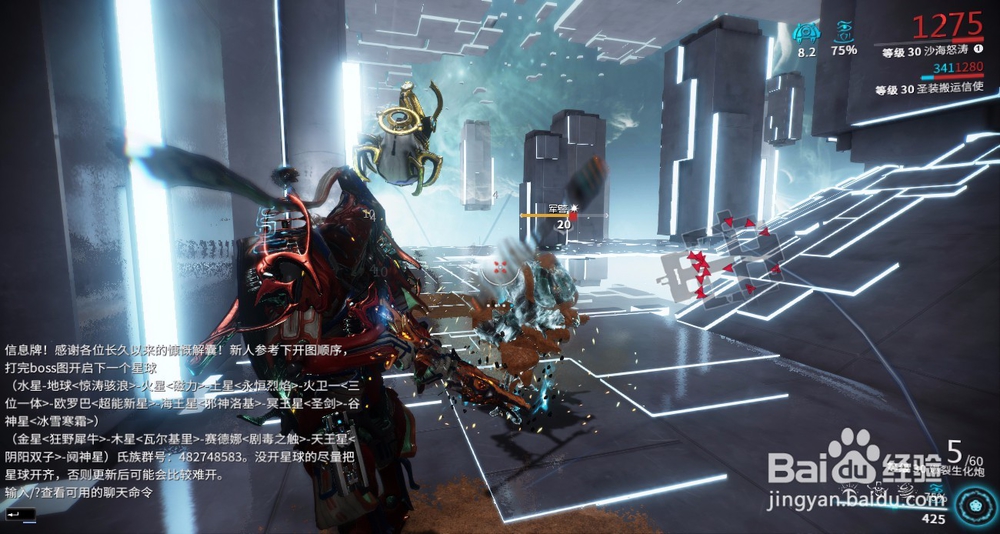This screenshot has width=1000, height=534.
Task: Select the sentinel buff icon showing 8.2
Action: [806, 32]
